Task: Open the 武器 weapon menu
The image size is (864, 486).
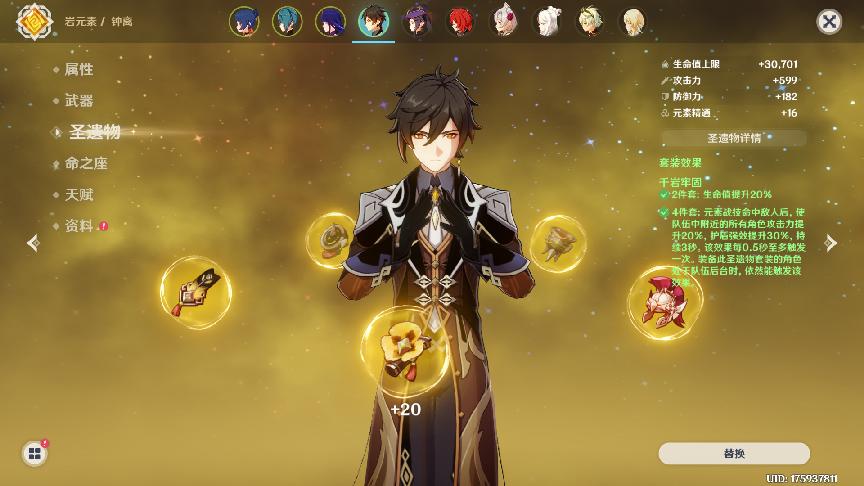Action: (x=78, y=100)
